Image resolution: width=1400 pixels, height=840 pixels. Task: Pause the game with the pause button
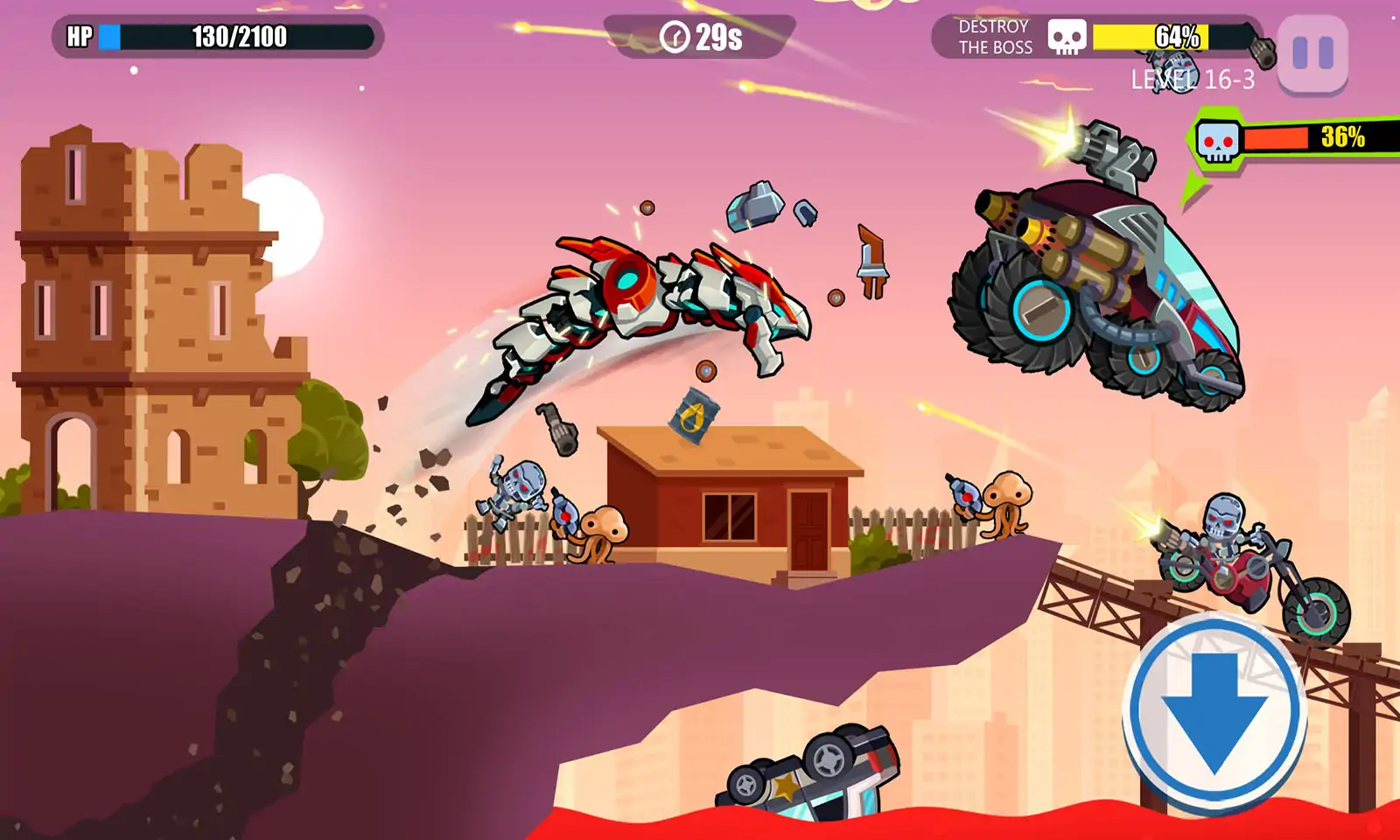(1312, 53)
